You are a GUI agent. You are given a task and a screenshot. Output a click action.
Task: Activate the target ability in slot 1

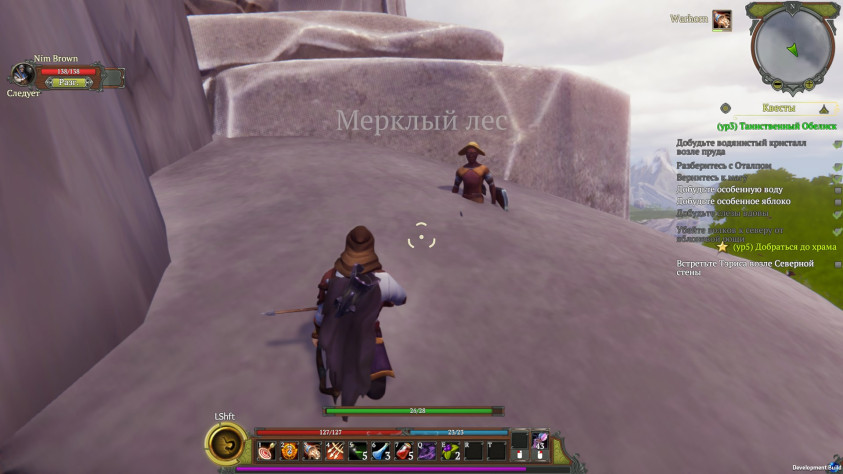tap(265, 451)
